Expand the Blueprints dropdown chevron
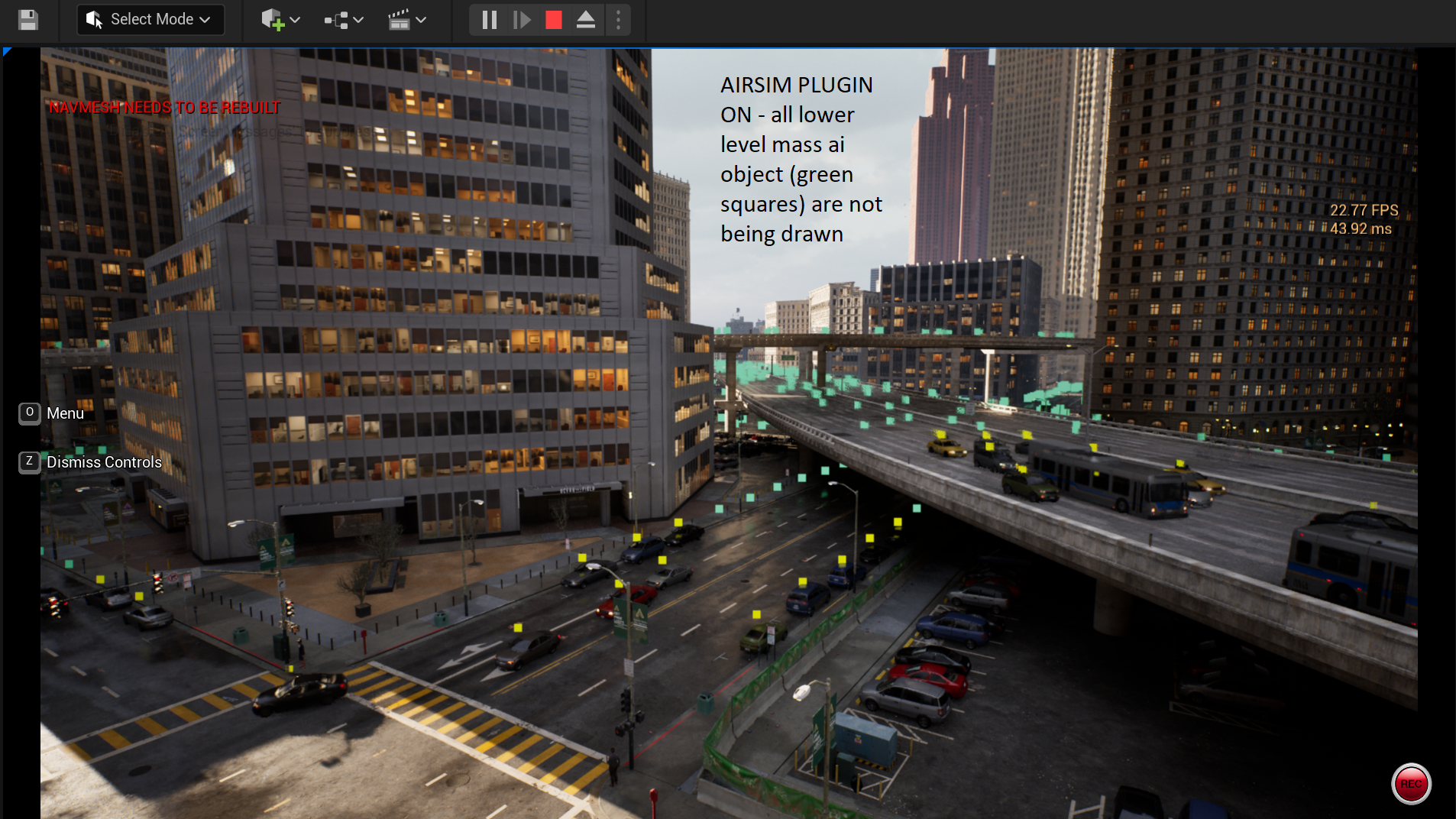This screenshot has height=819, width=1456. (x=358, y=20)
